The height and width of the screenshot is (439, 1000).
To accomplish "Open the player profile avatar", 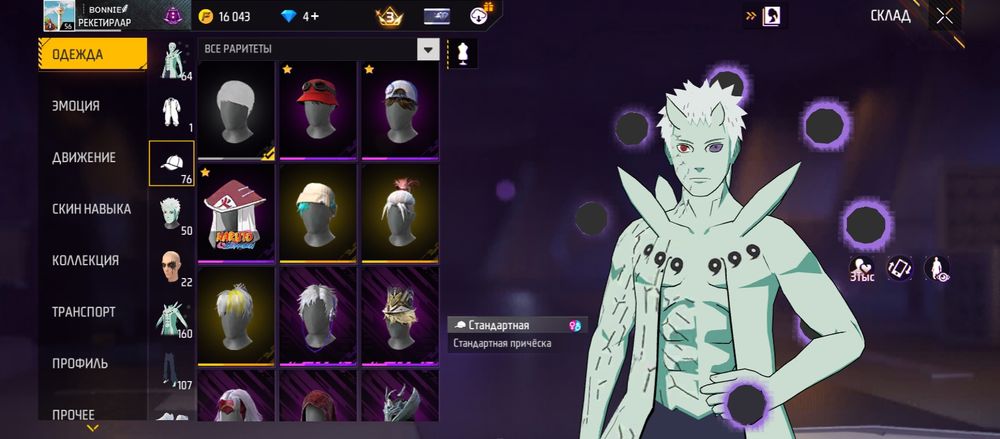I will point(59,16).
